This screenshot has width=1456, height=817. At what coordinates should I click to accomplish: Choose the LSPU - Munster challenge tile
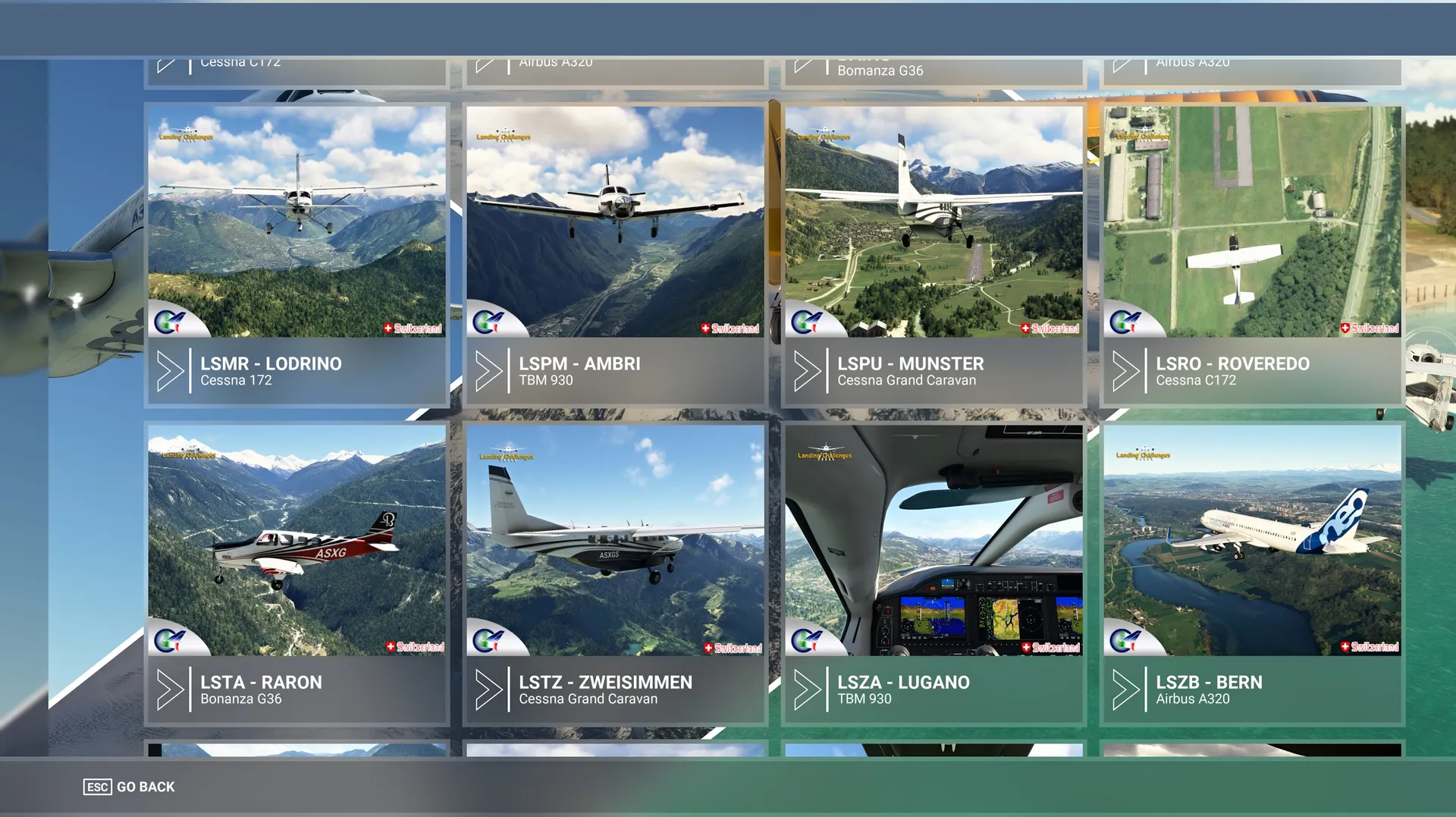click(934, 255)
